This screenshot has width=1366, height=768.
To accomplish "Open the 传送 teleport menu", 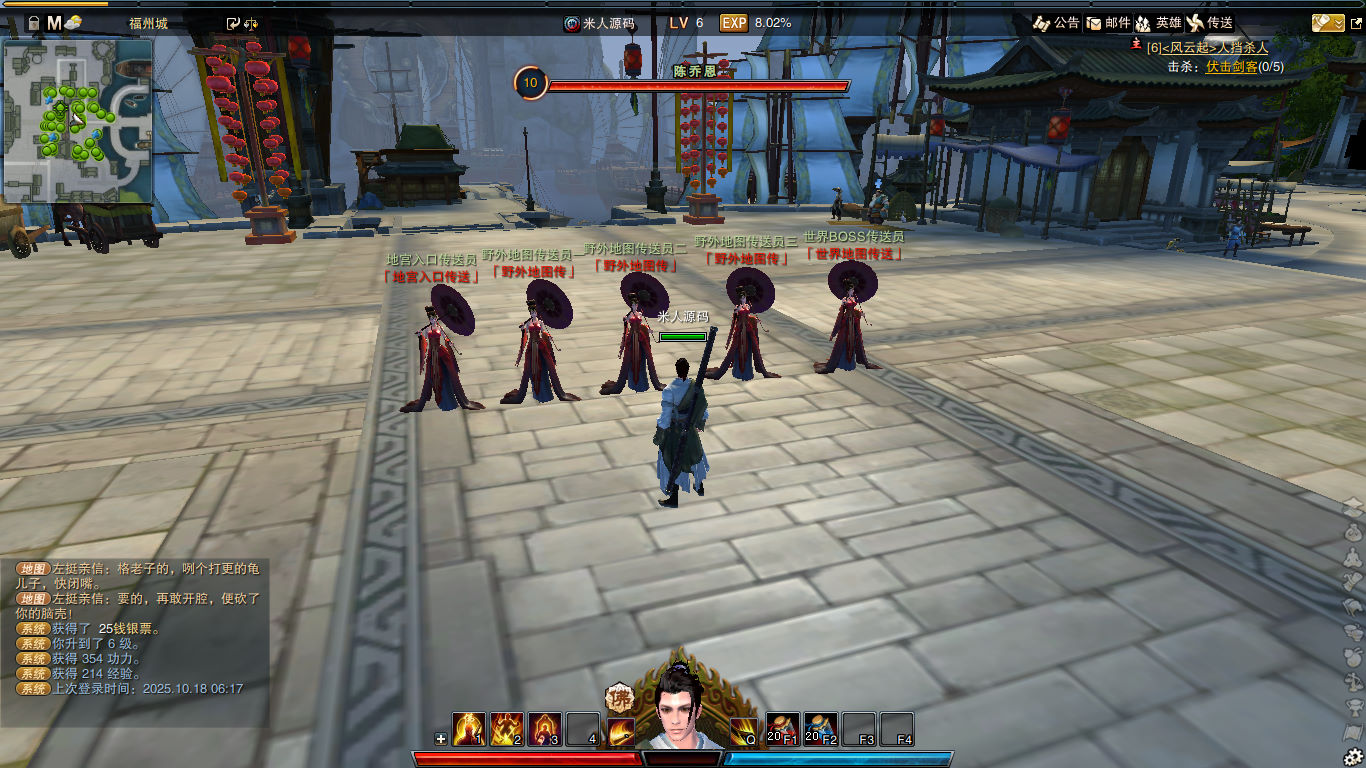I will (1209, 22).
